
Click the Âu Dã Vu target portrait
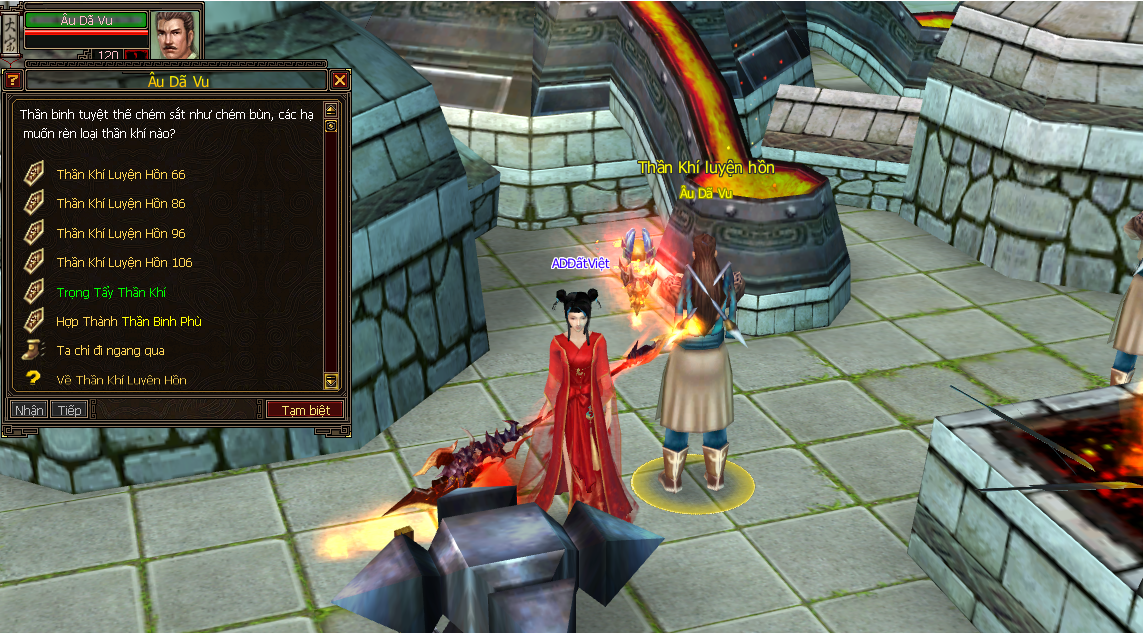(176, 34)
